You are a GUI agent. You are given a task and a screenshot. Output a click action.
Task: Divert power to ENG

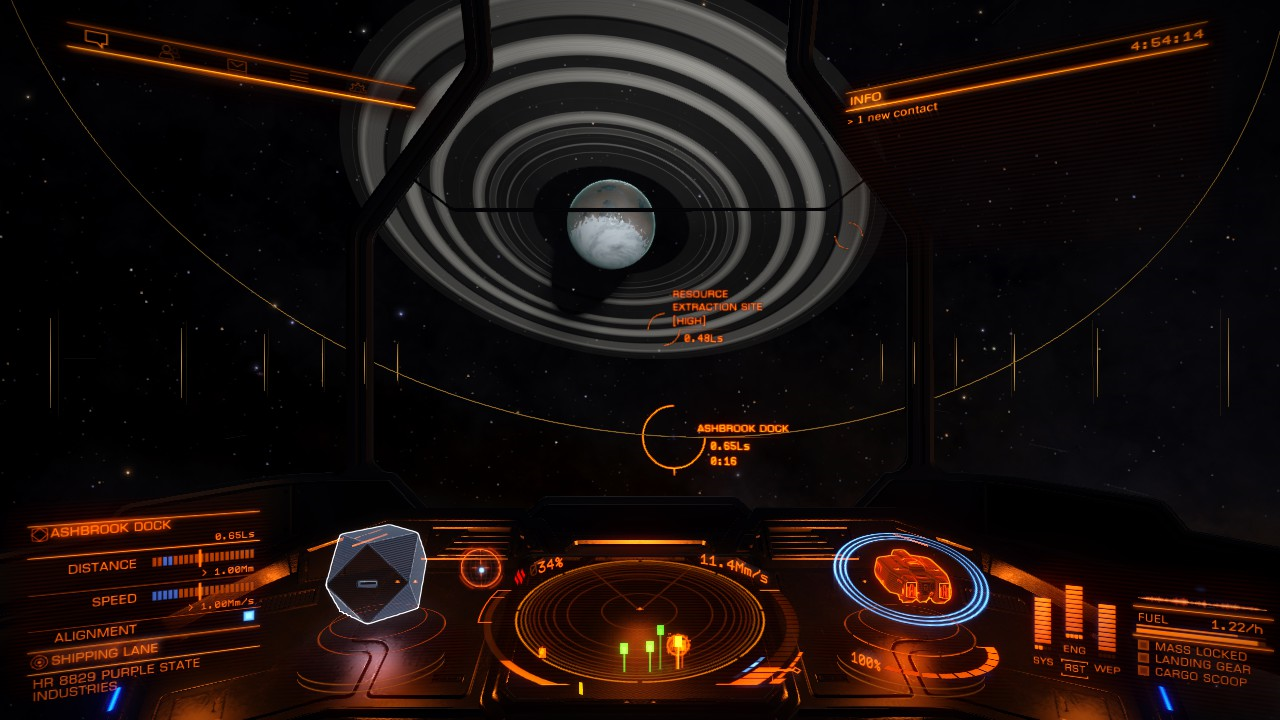(x=1074, y=650)
